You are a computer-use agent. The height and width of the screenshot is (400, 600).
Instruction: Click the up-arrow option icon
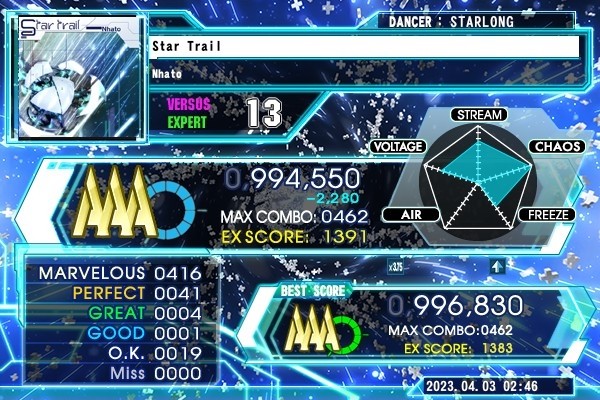[497, 266]
